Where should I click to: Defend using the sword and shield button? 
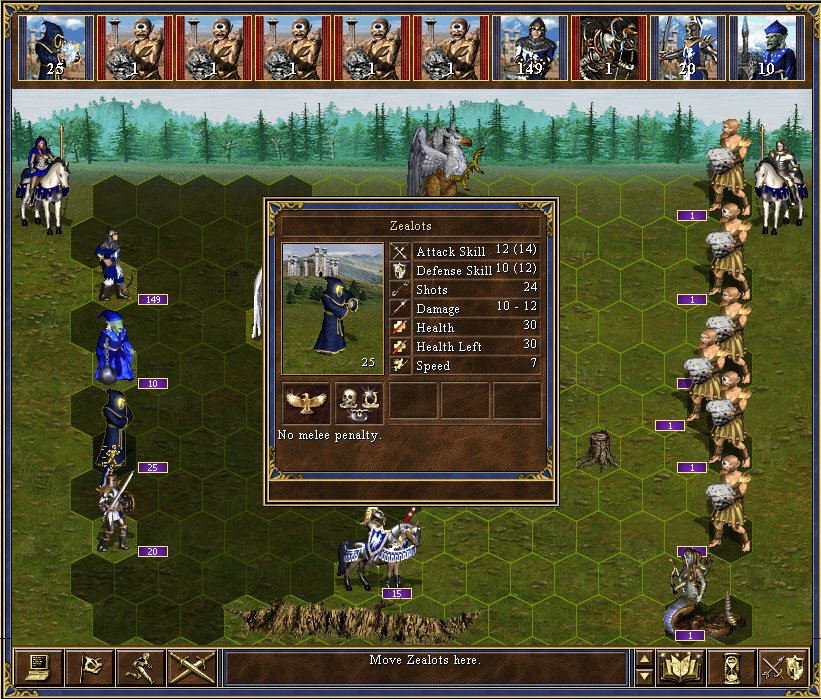tap(783, 667)
